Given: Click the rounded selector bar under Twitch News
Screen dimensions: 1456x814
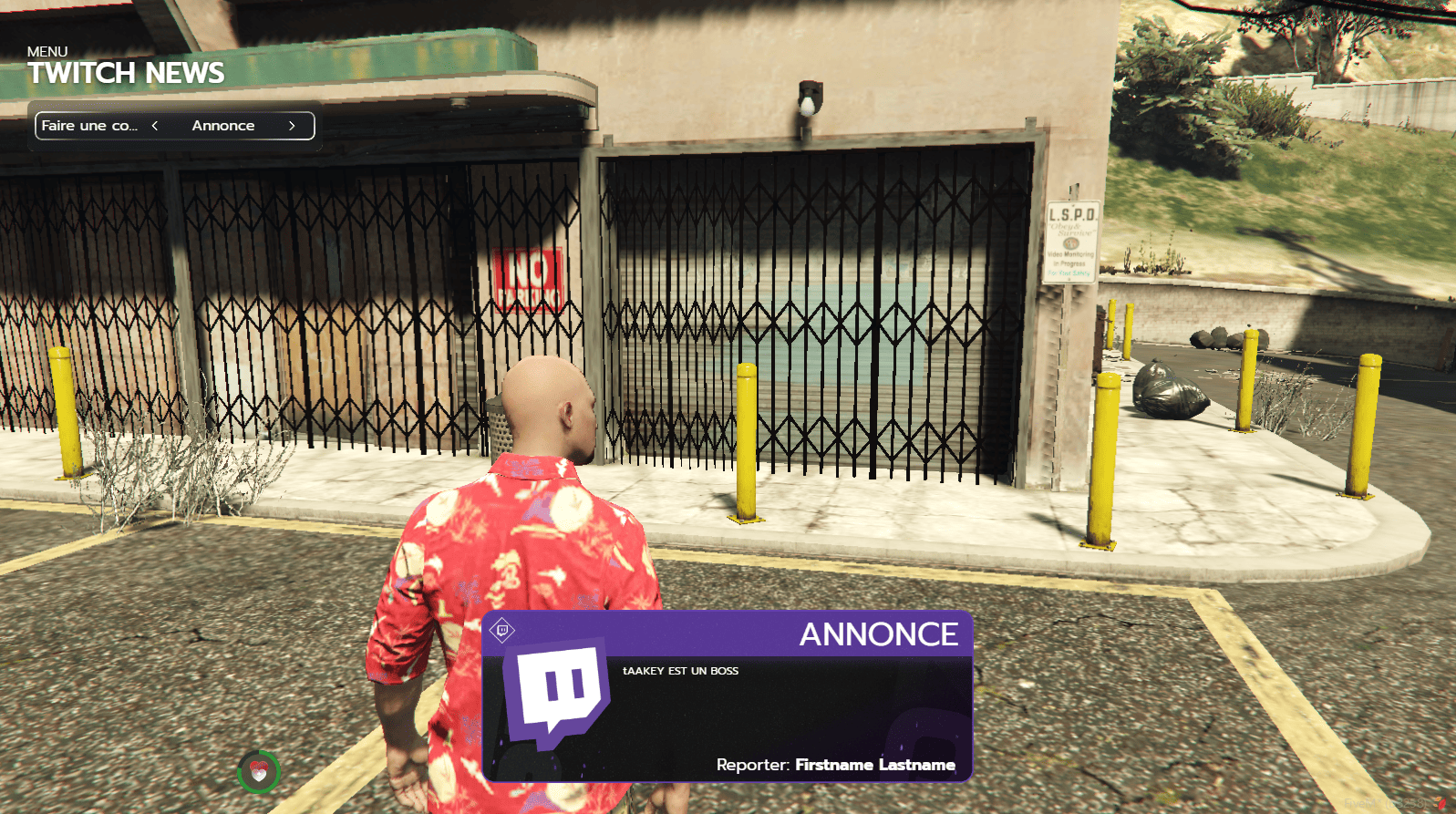Looking at the screenshot, I should click(x=173, y=125).
